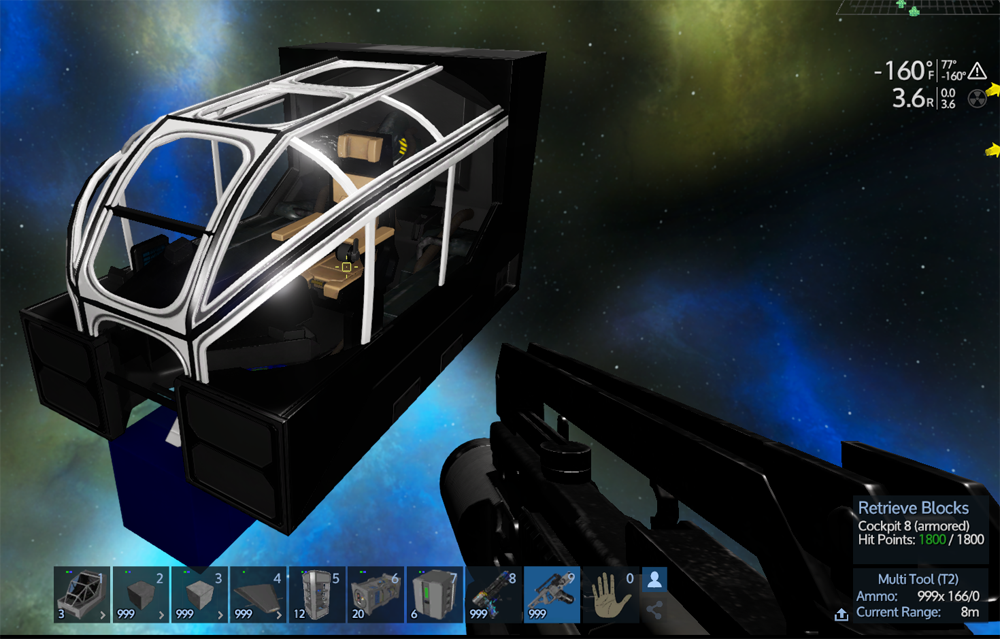The width and height of the screenshot is (1000, 639).
Task: Pick the tall cylinder device in slot 5
Action: pyautogui.click(x=317, y=595)
